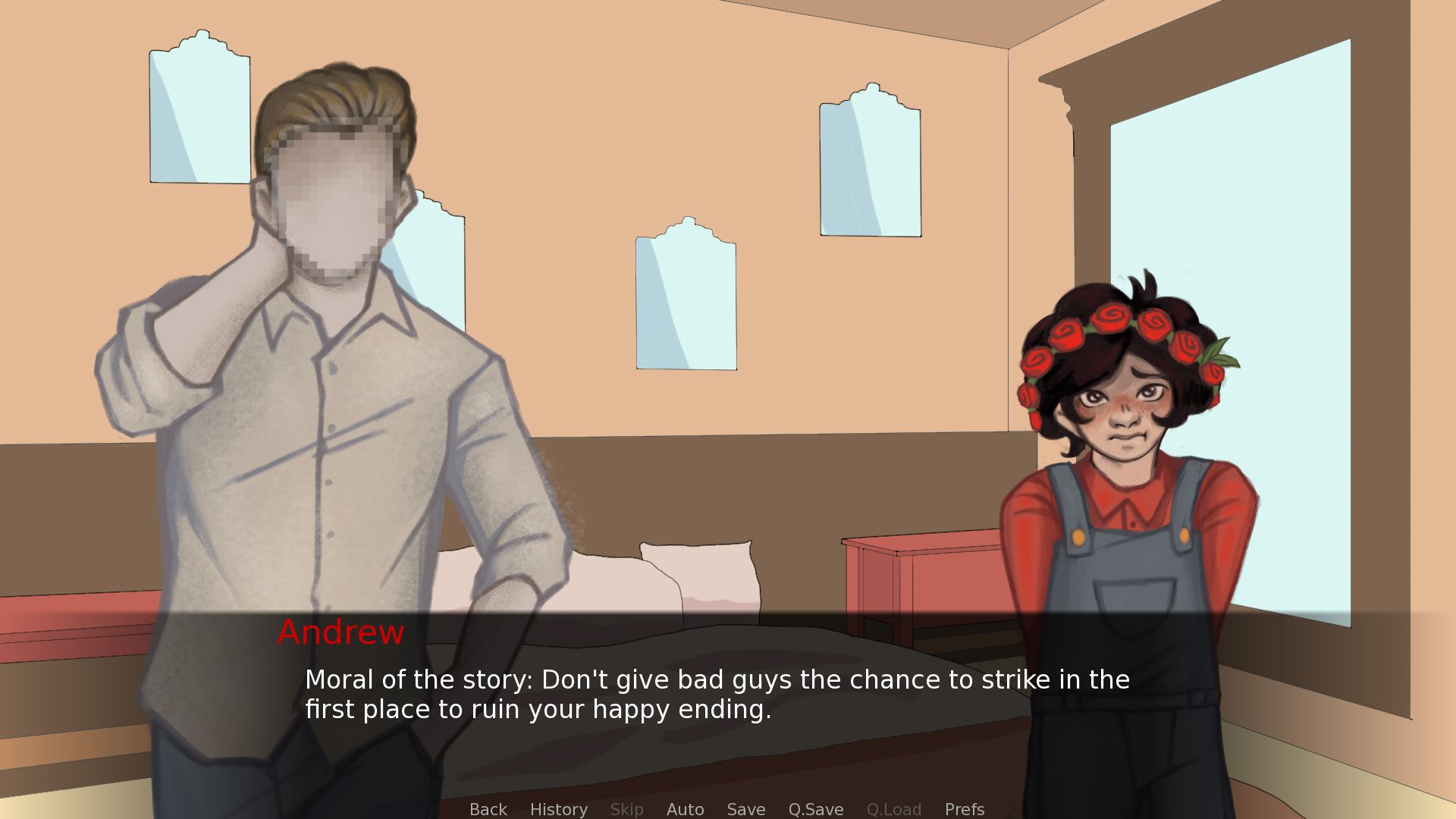Click the Back option in the quick menu
This screenshot has width=1456, height=819.
point(488,809)
